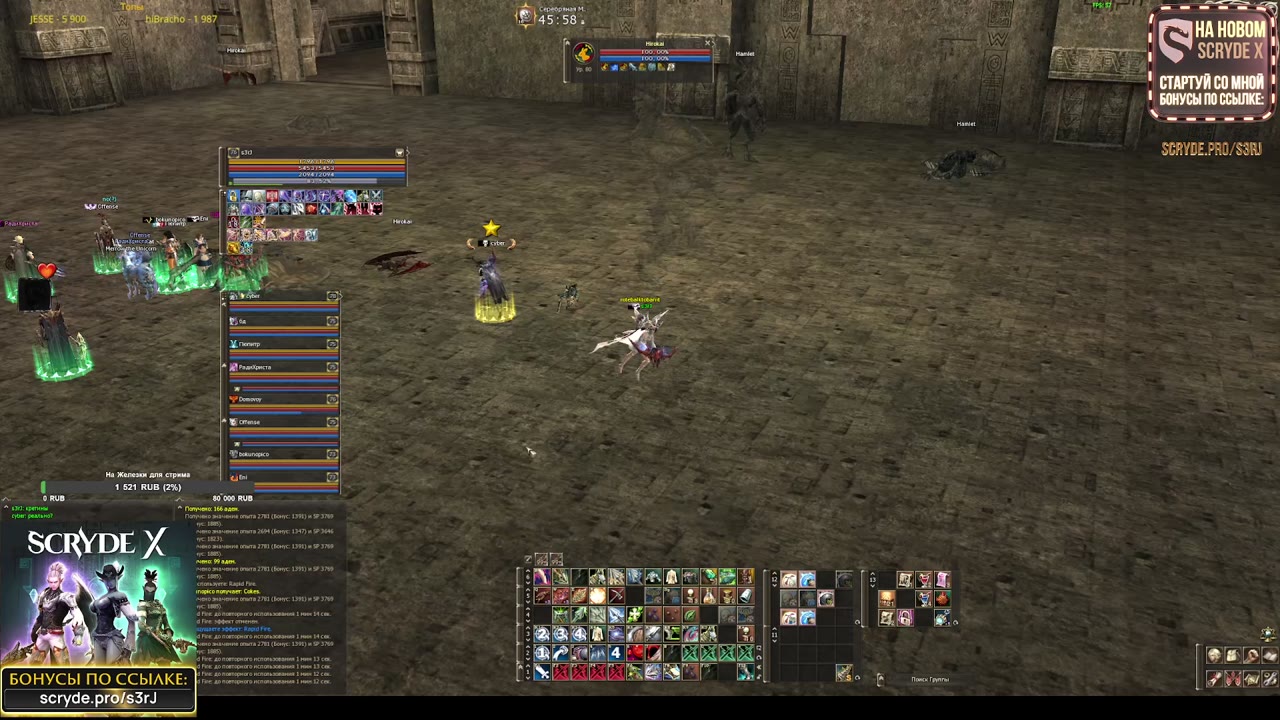Close the Hirokai target window
The image size is (1280, 720).
click(x=708, y=43)
